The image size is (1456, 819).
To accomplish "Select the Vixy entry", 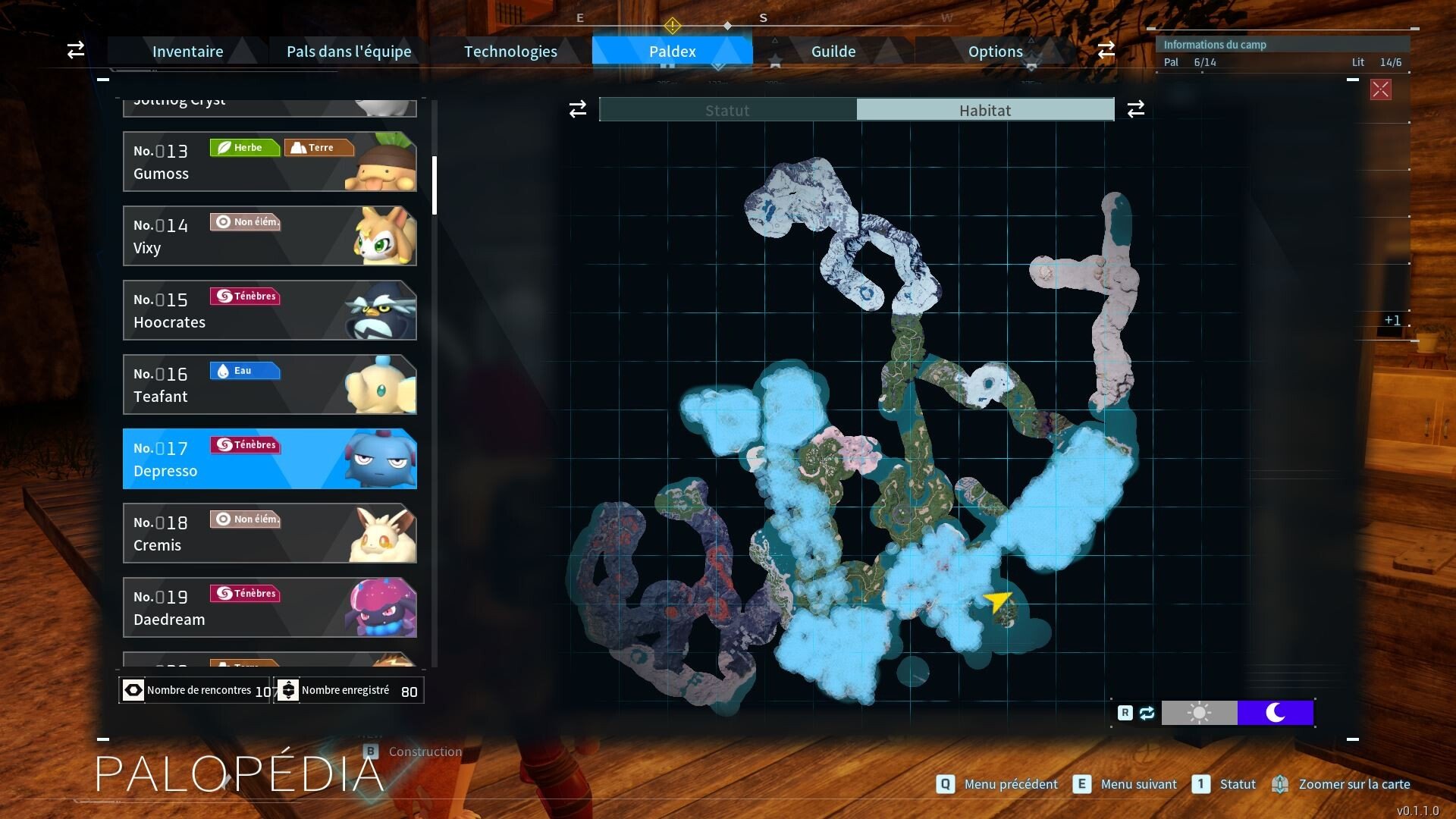I will coord(269,236).
